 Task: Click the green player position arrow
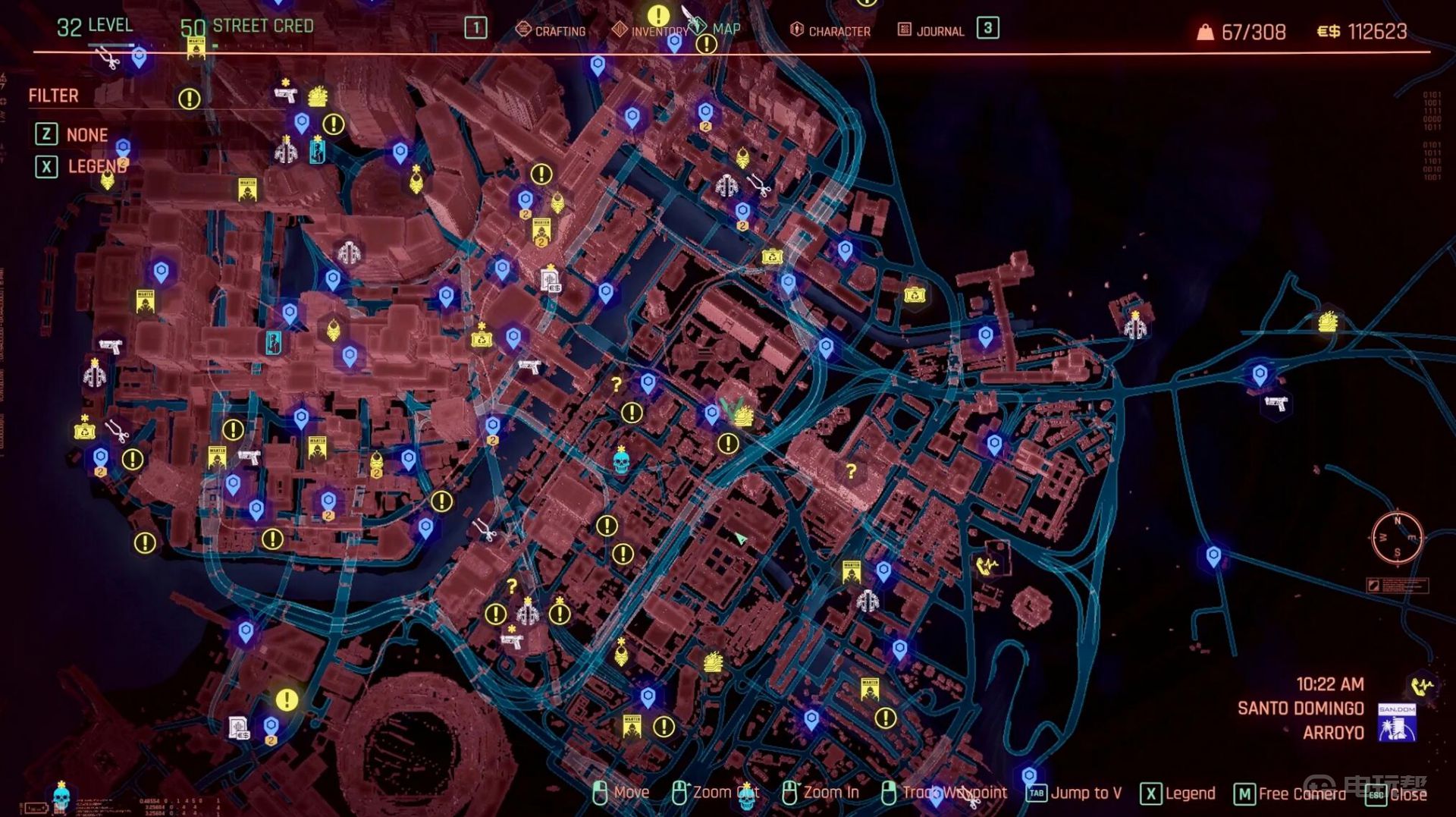(x=740, y=538)
